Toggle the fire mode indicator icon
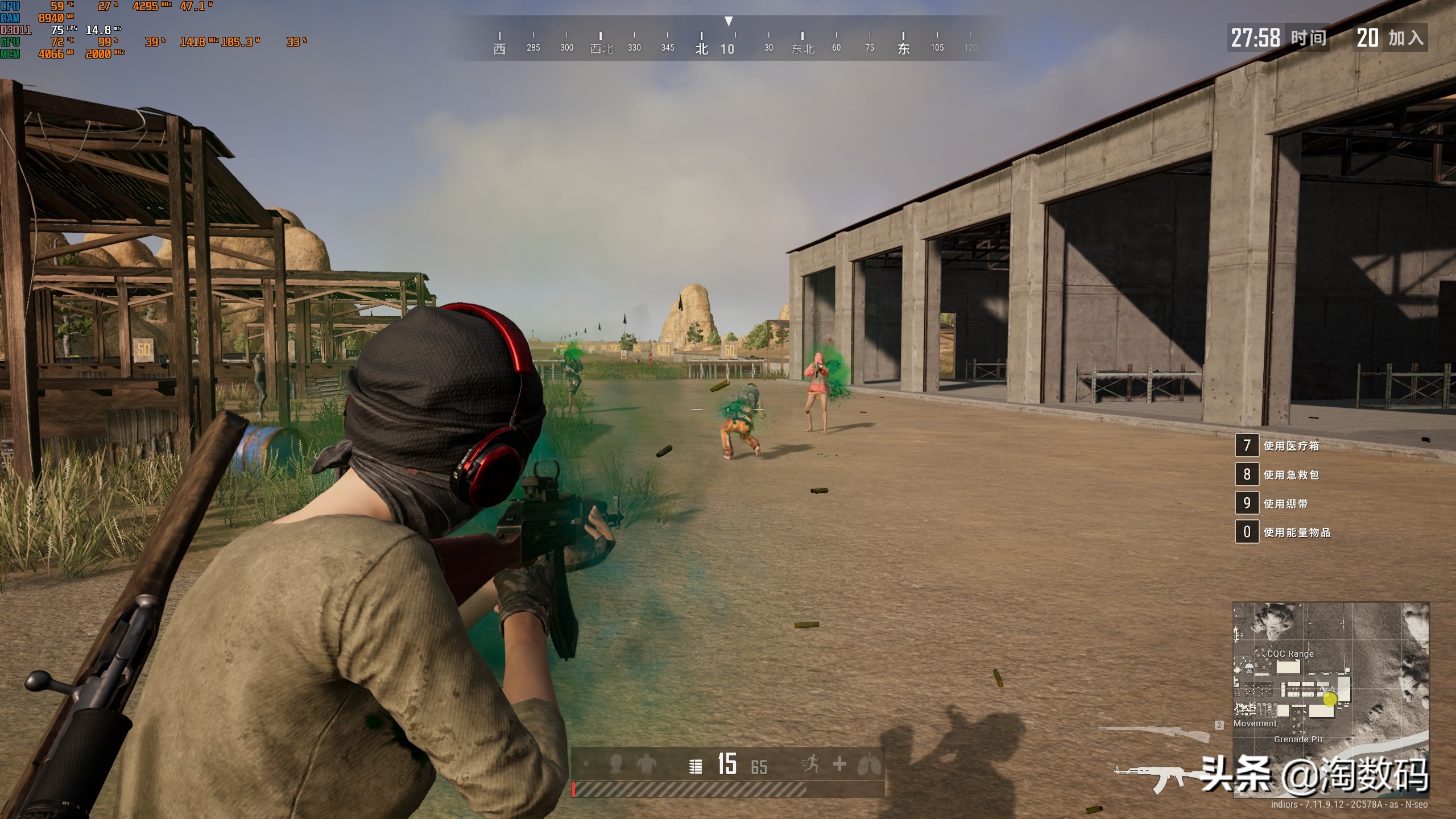Viewport: 1456px width, 819px height. point(695,766)
